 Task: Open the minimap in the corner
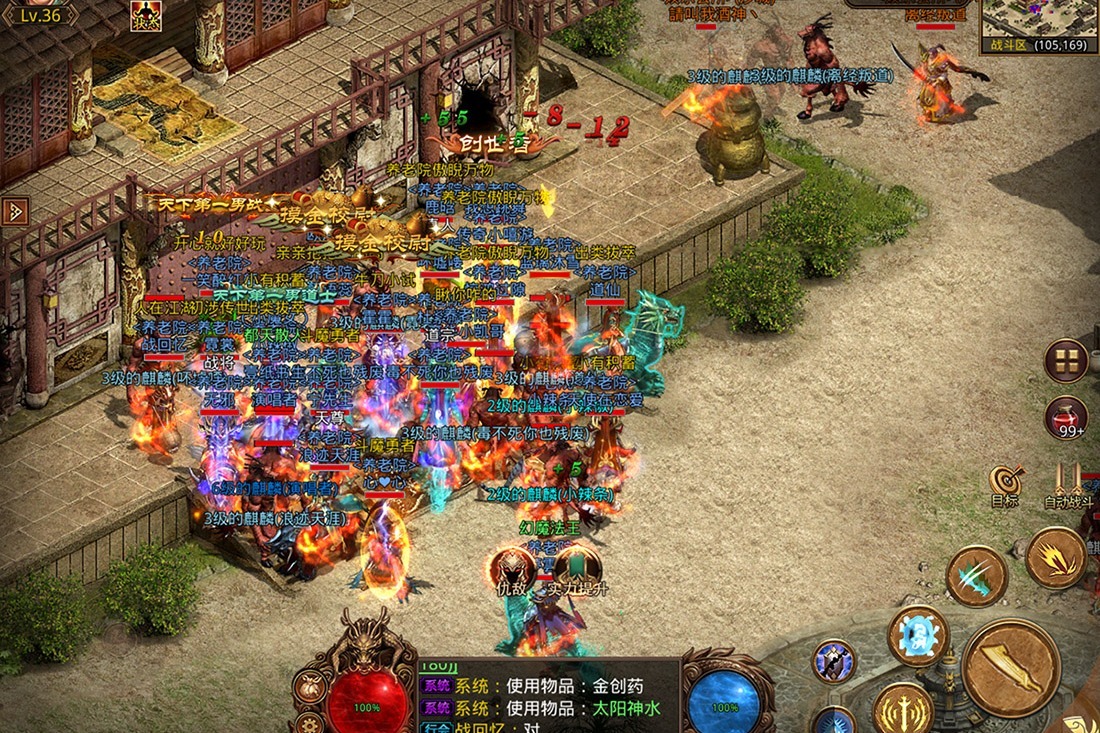click(x=1039, y=20)
